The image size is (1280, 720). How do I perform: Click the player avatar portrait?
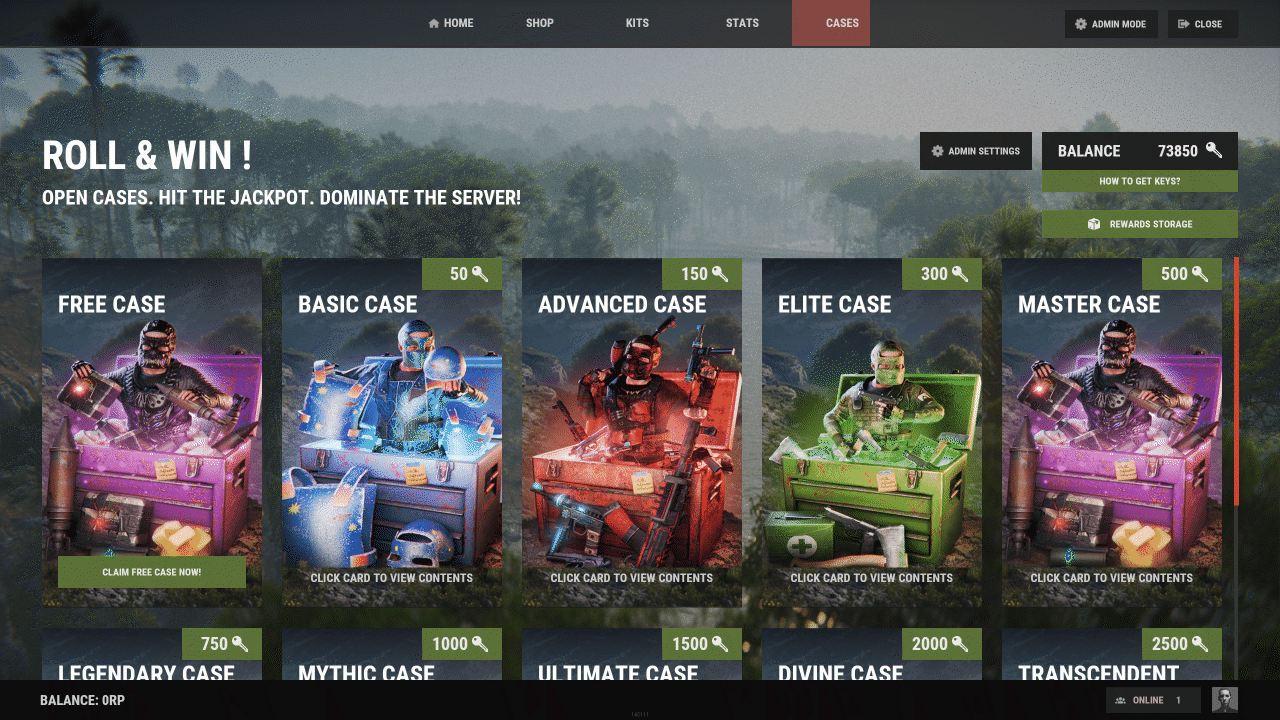1224,700
